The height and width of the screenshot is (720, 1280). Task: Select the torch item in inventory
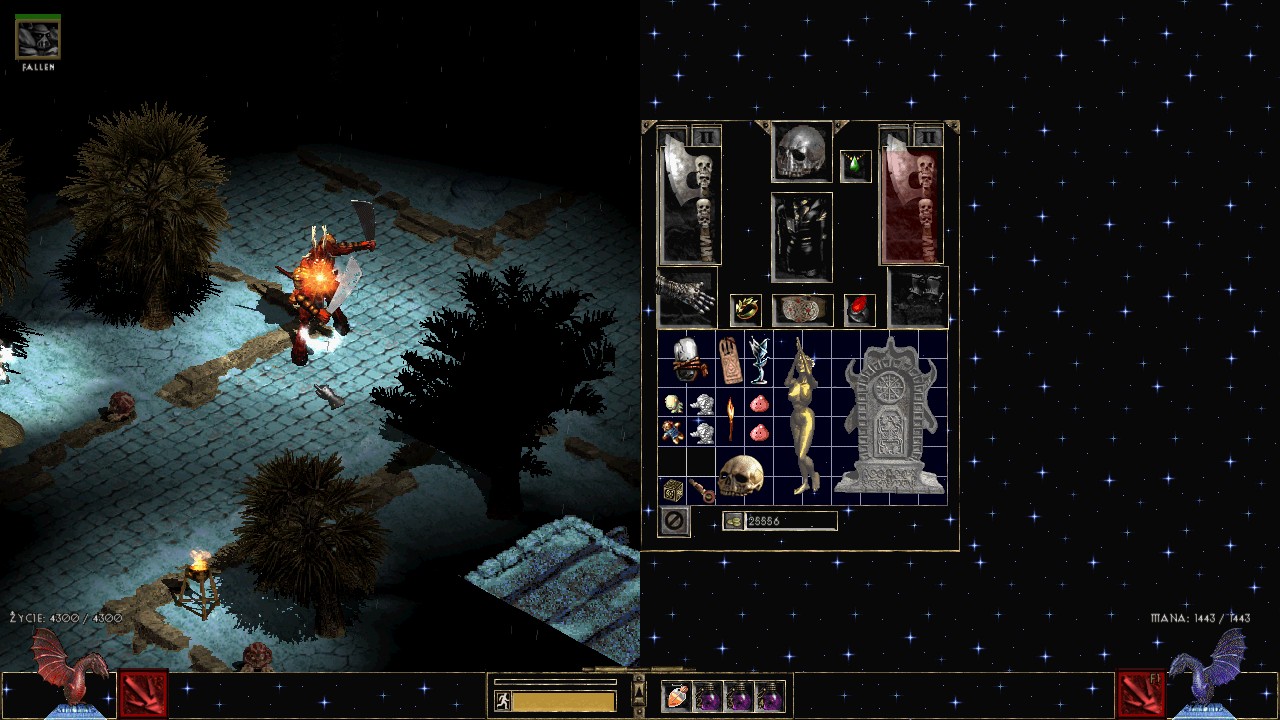click(x=730, y=419)
